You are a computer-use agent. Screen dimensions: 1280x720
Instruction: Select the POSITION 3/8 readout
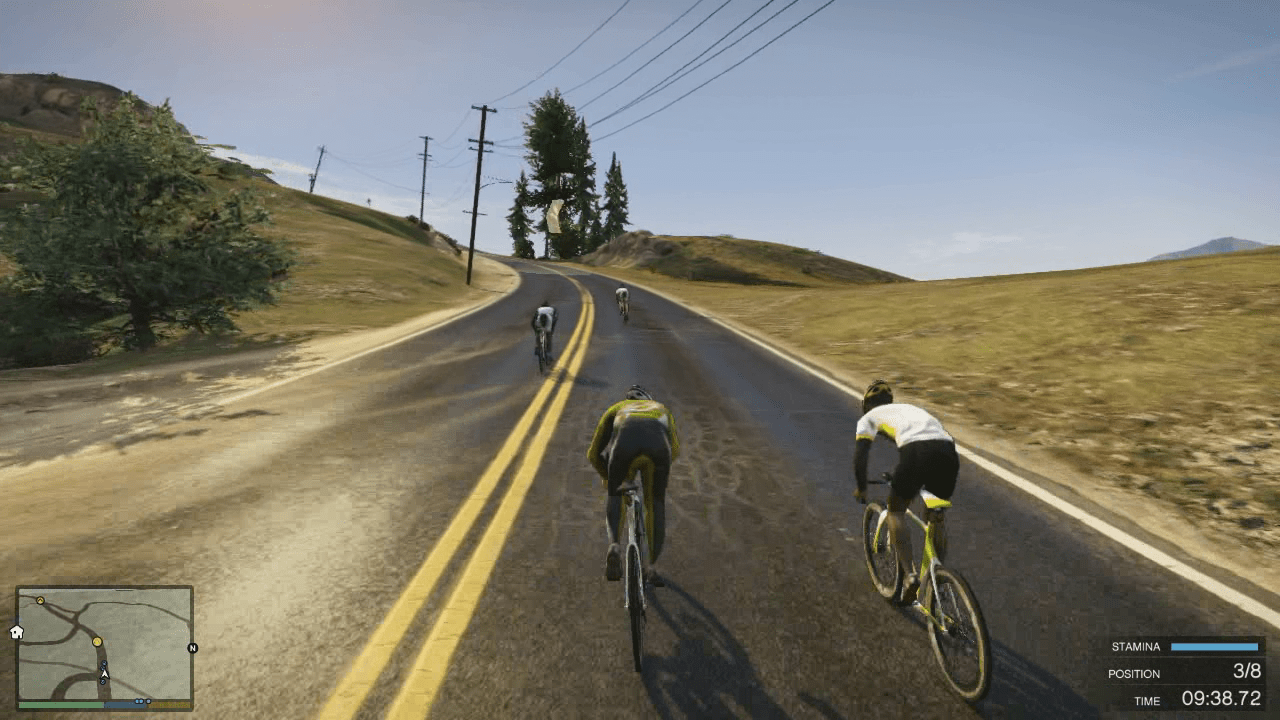point(1190,673)
